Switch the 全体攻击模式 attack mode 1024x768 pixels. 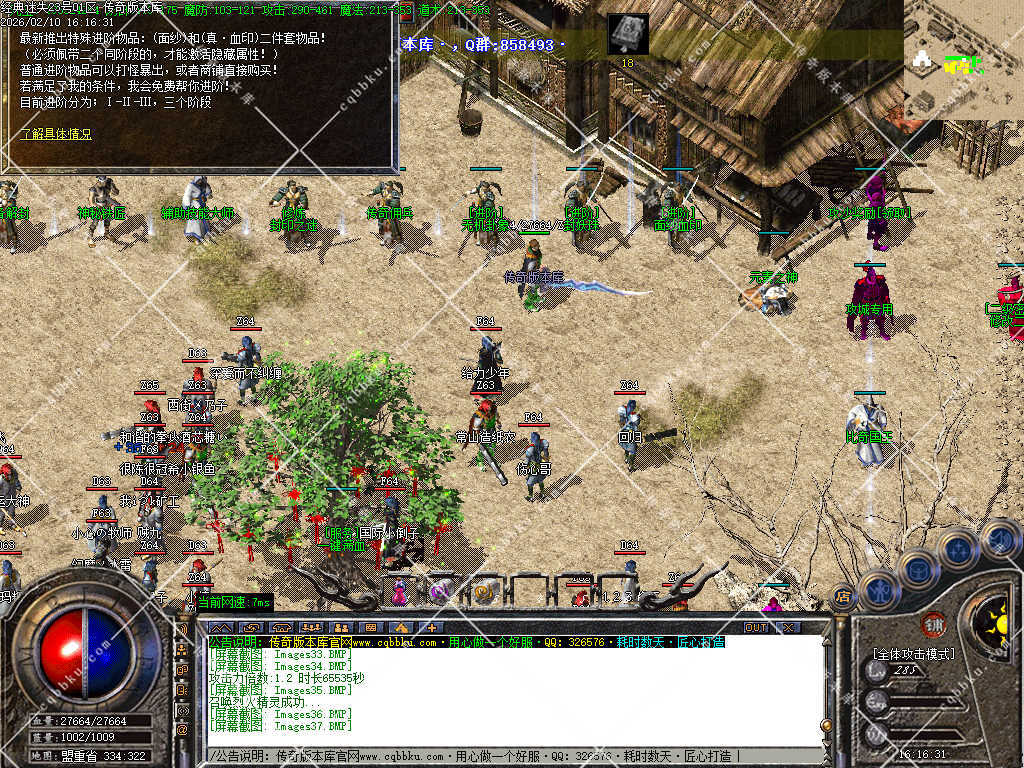pyautogui.click(x=913, y=654)
